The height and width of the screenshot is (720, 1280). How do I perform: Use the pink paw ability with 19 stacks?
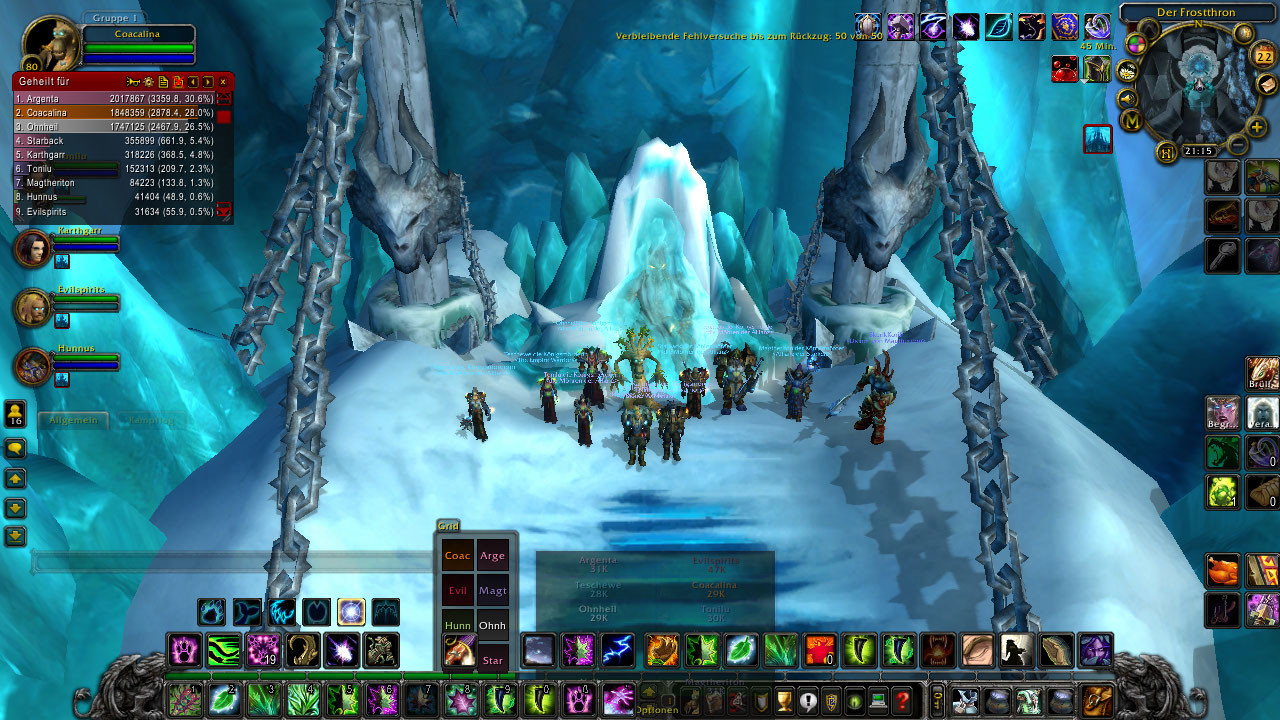point(264,650)
